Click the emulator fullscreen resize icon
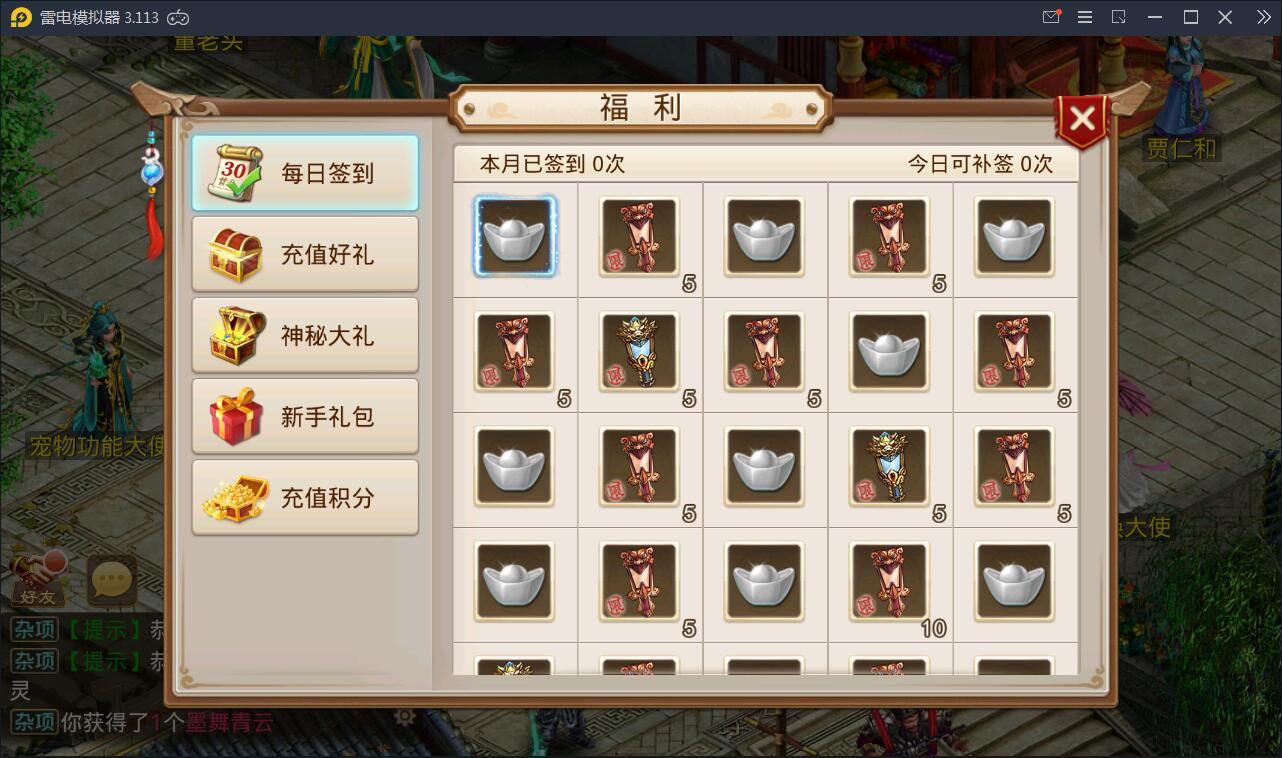 (x=1119, y=16)
